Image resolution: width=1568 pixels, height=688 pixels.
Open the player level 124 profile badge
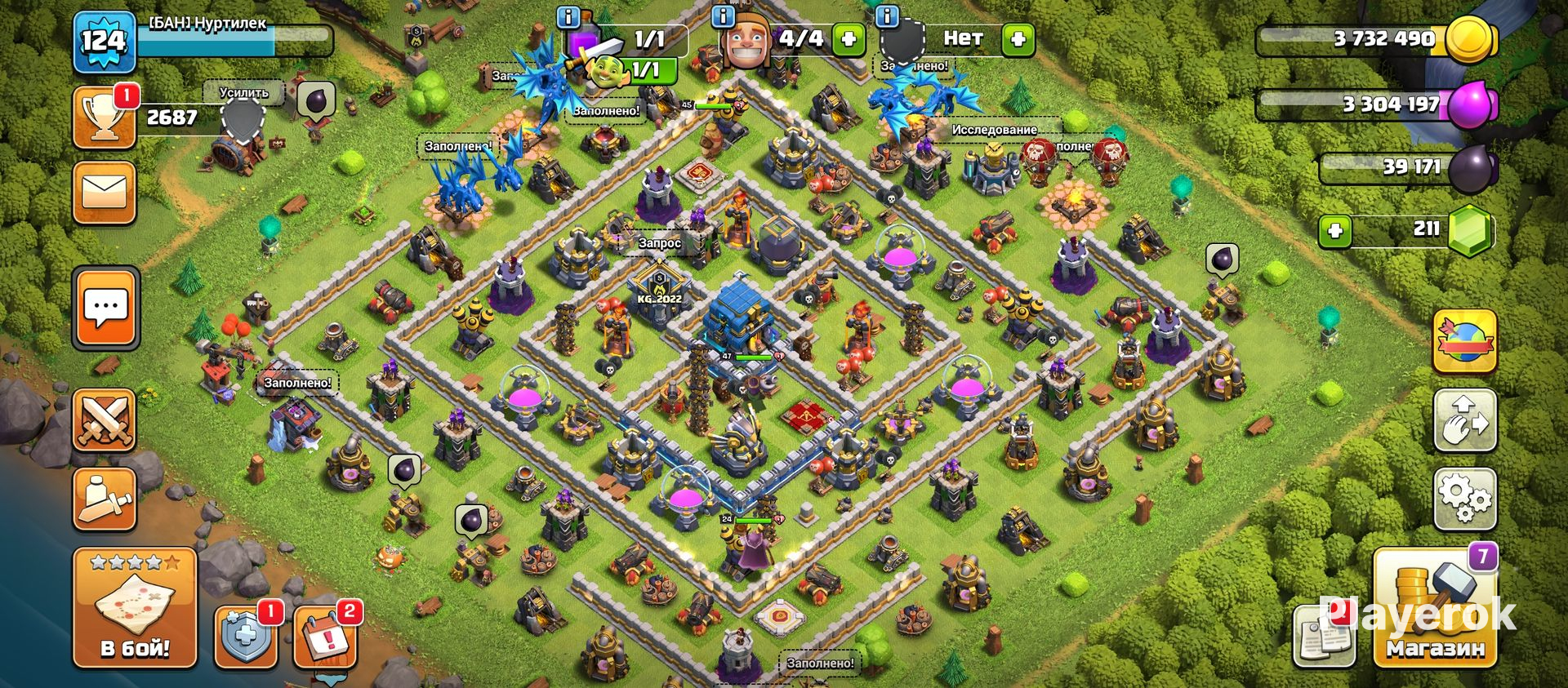click(x=104, y=41)
